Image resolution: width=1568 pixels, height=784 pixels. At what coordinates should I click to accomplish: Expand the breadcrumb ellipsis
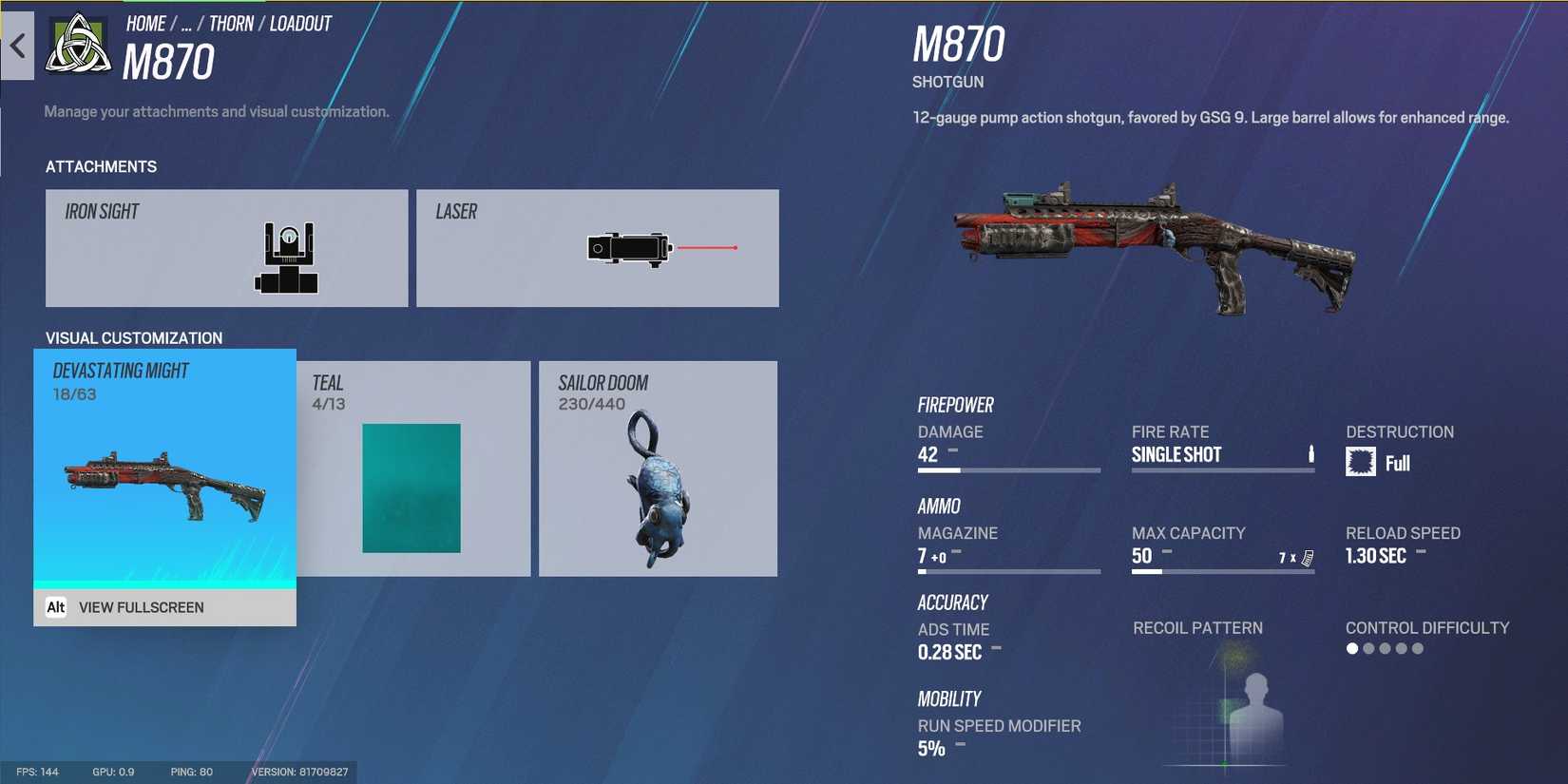(x=186, y=23)
